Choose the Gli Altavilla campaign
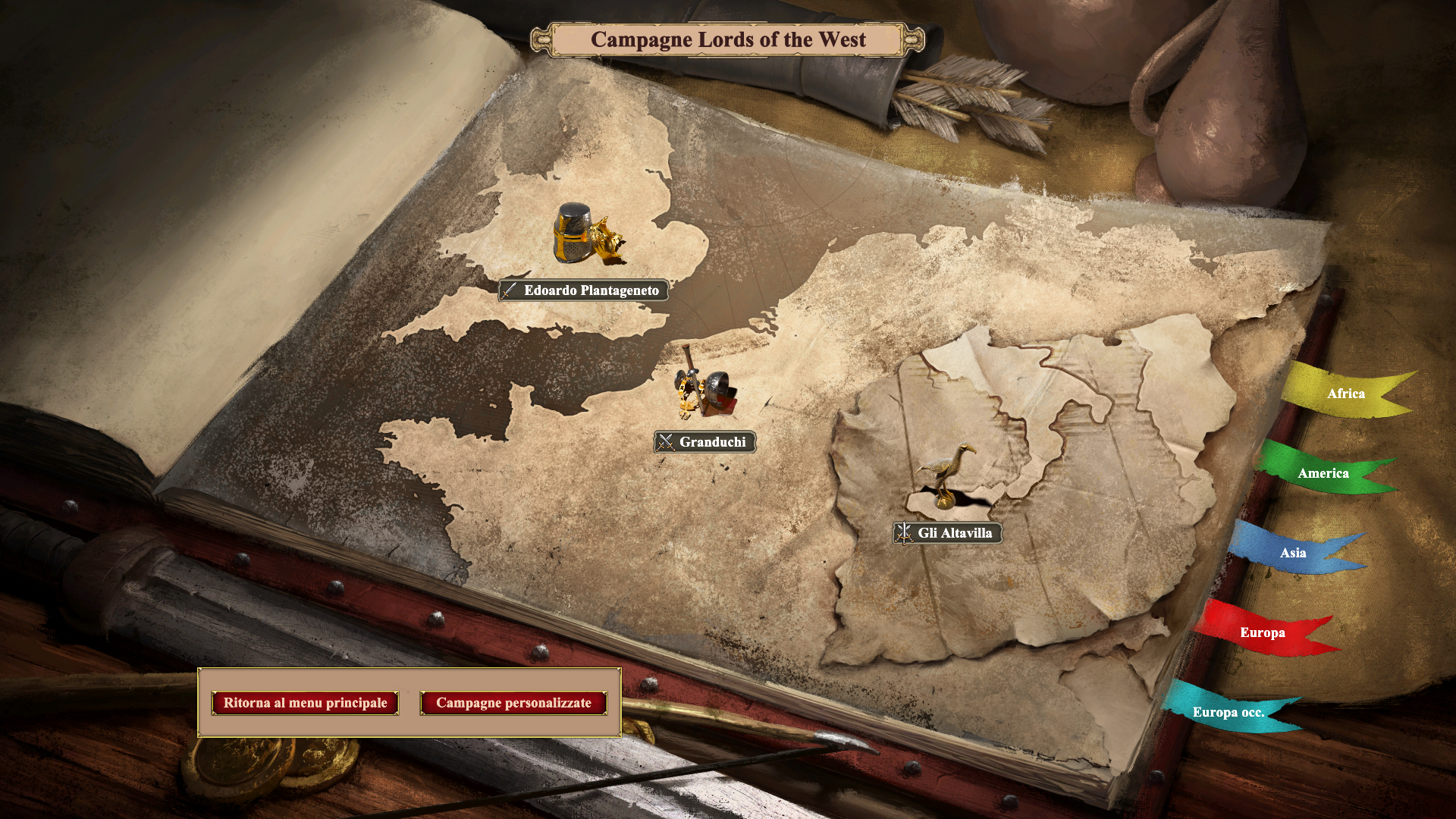The height and width of the screenshot is (819, 1456). (x=947, y=533)
